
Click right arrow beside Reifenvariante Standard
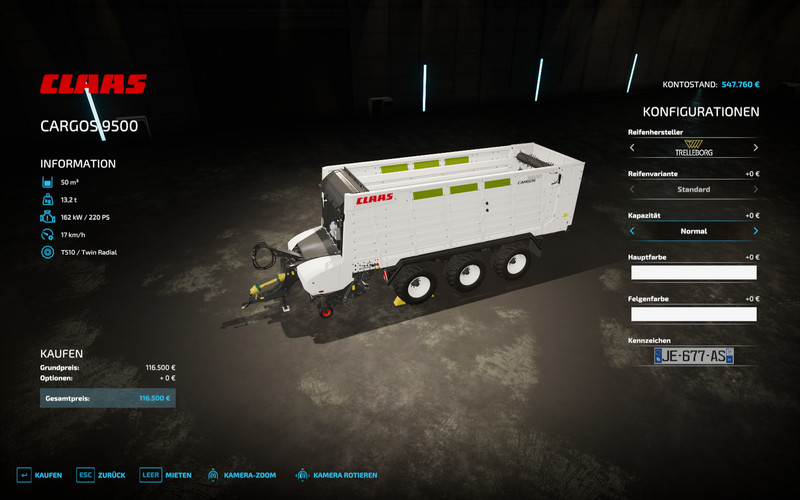[x=755, y=189]
